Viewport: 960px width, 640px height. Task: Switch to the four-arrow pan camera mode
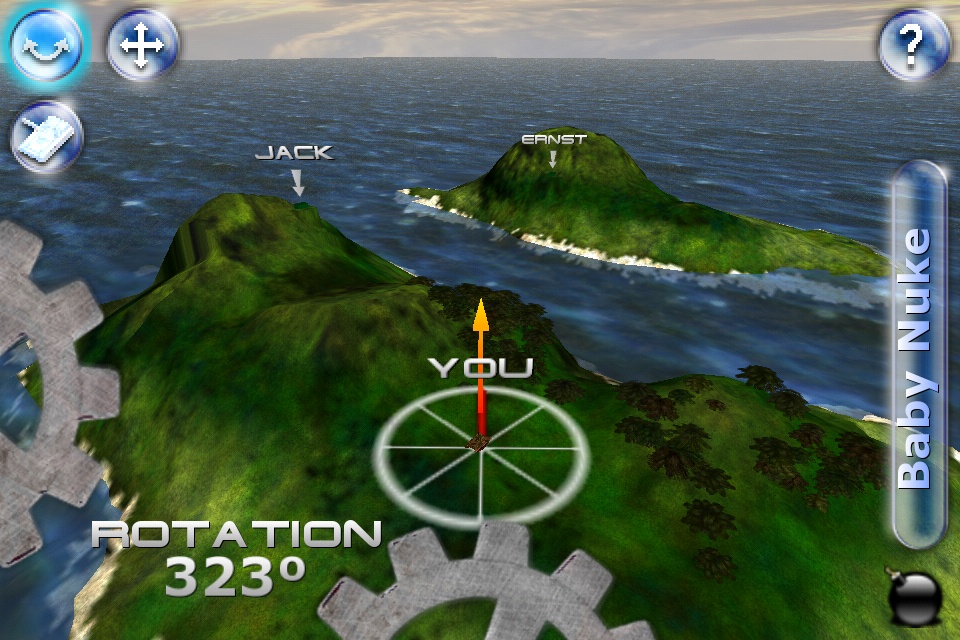(x=142, y=45)
